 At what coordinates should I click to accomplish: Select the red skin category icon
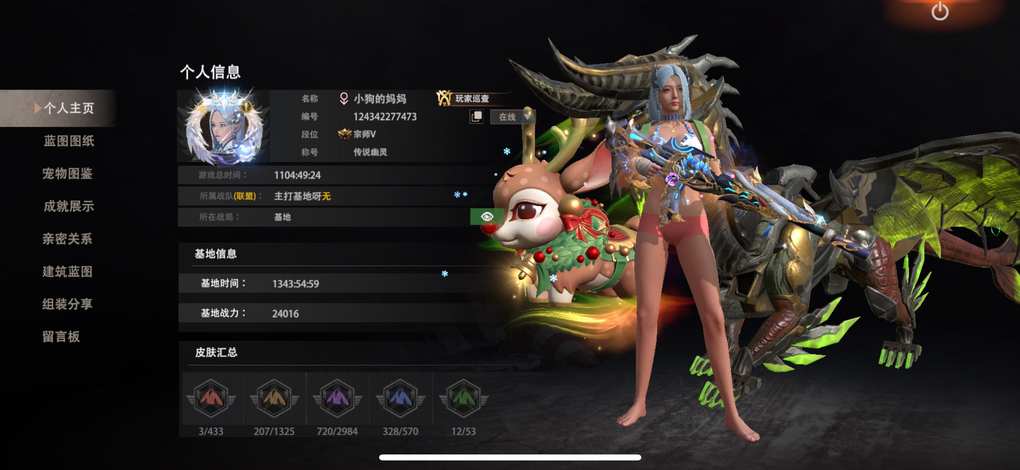click(x=209, y=398)
